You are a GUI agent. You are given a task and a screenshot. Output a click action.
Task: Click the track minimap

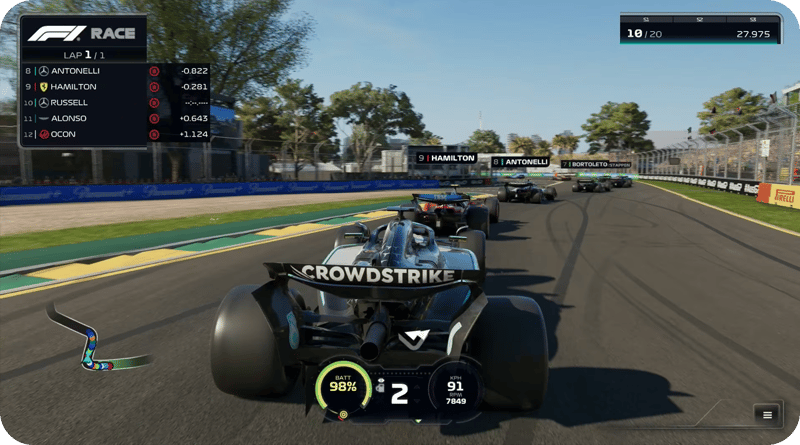coord(88,340)
